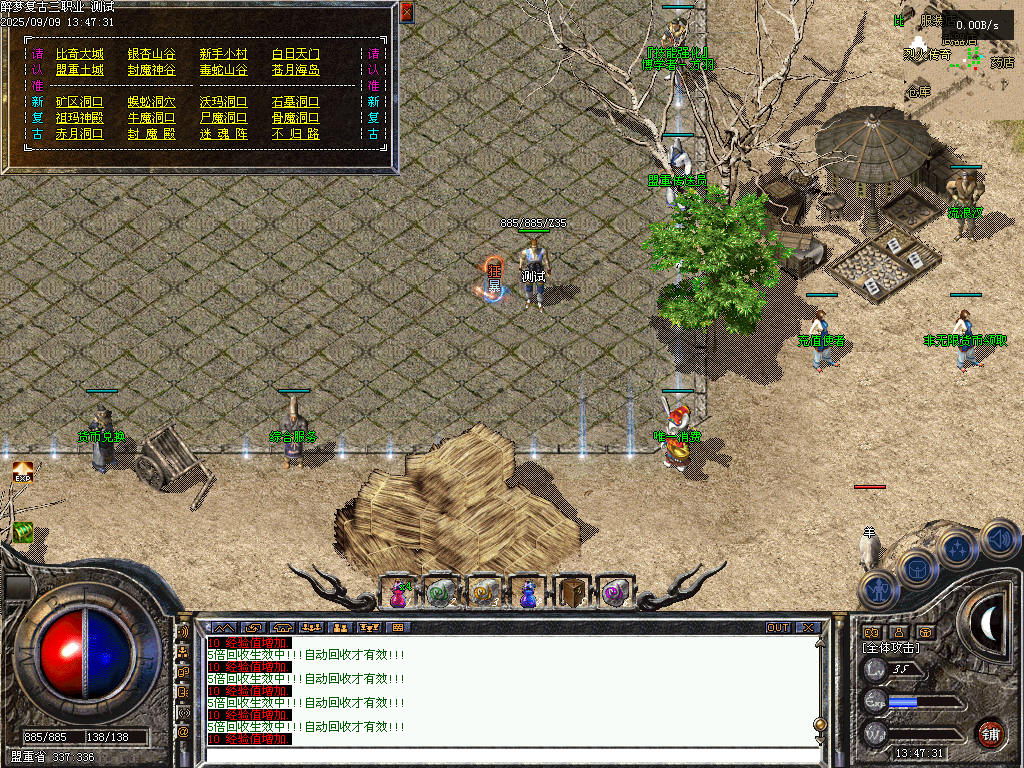Travel to 盟重土城
1024x768 pixels.
(x=80, y=70)
